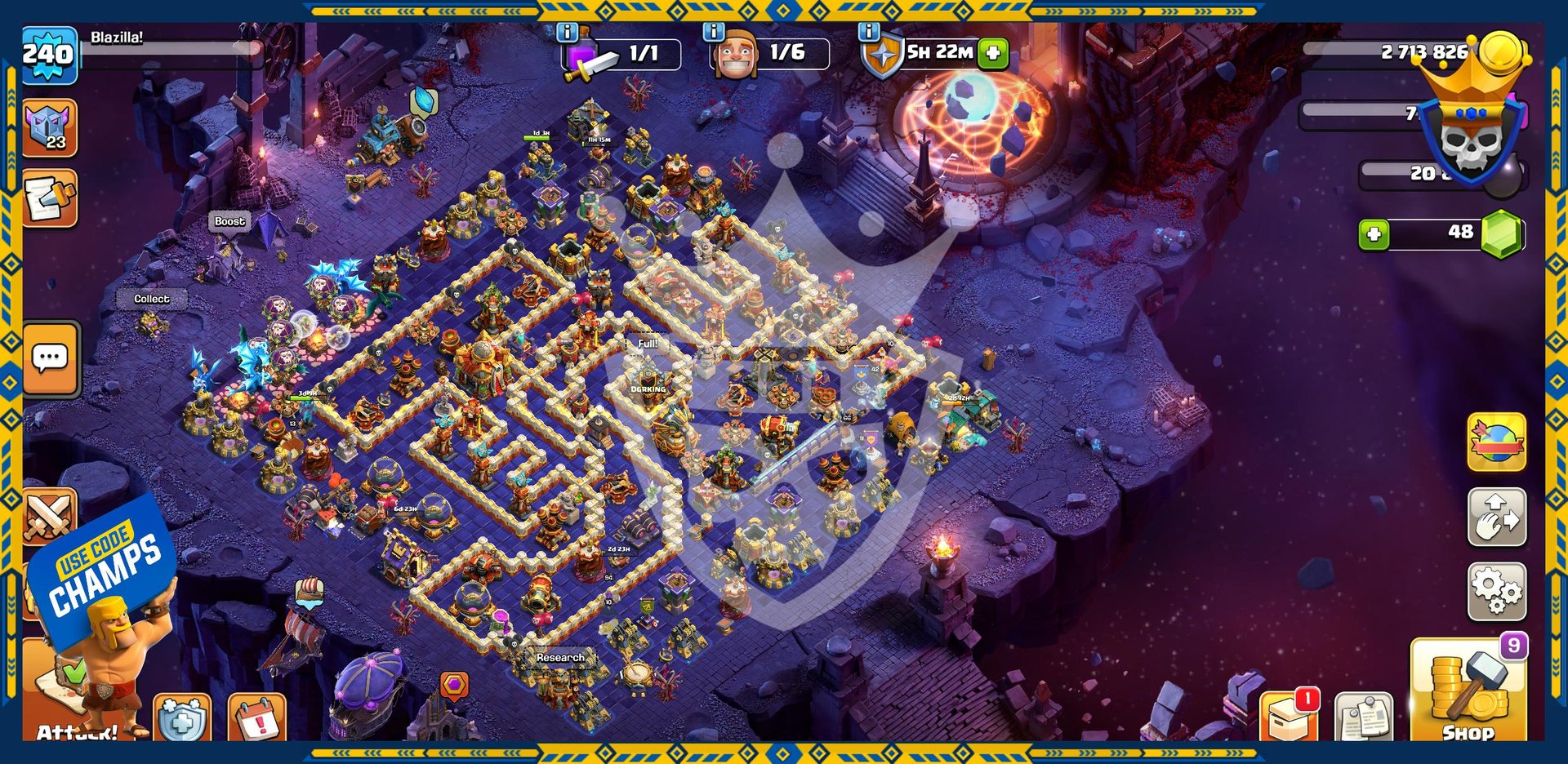The width and height of the screenshot is (1568, 764).
Task: View the level 240 experience badge
Action: (x=49, y=55)
